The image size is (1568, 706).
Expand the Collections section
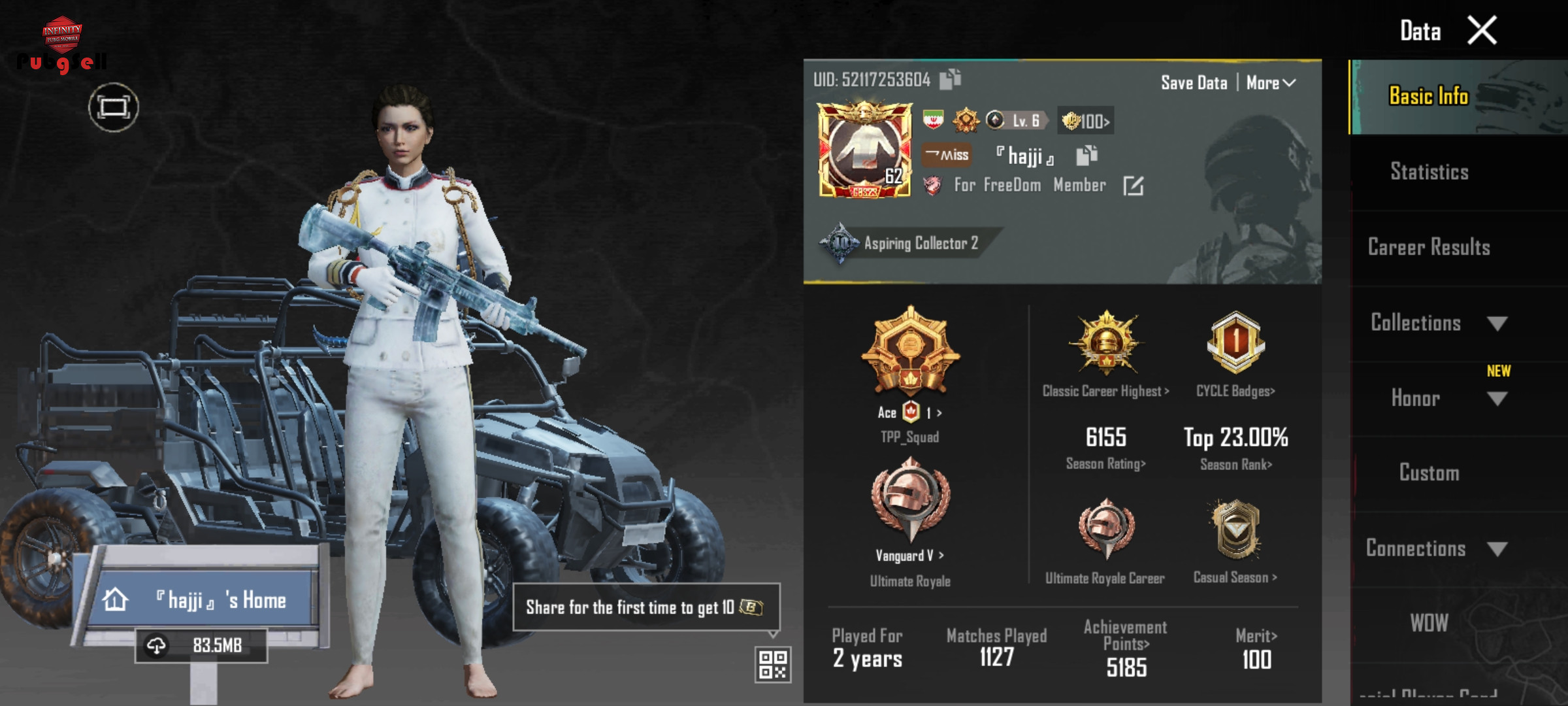click(1437, 323)
